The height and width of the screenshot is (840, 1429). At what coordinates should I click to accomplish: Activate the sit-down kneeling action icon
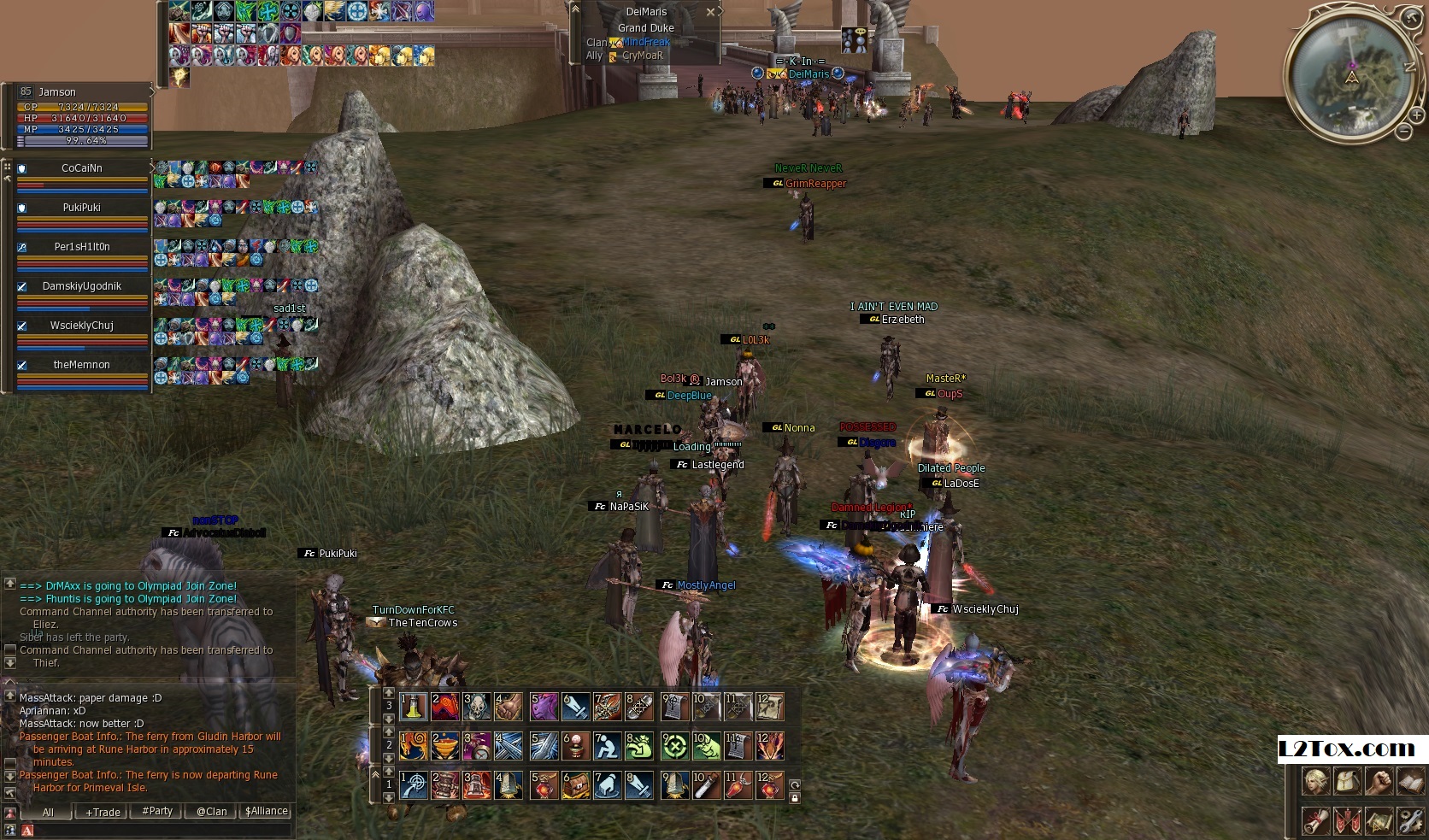click(608, 747)
